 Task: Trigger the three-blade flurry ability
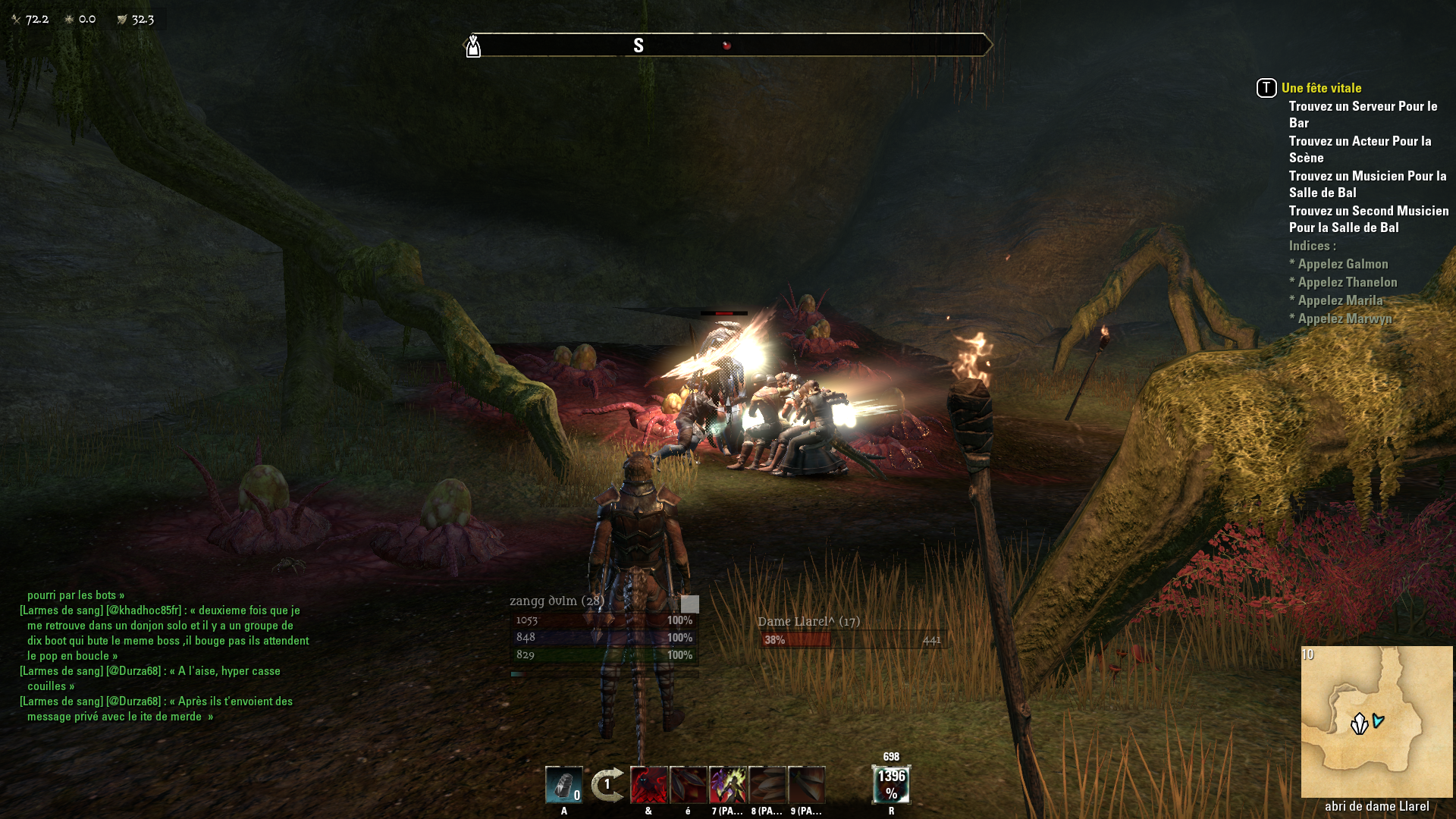(767, 785)
